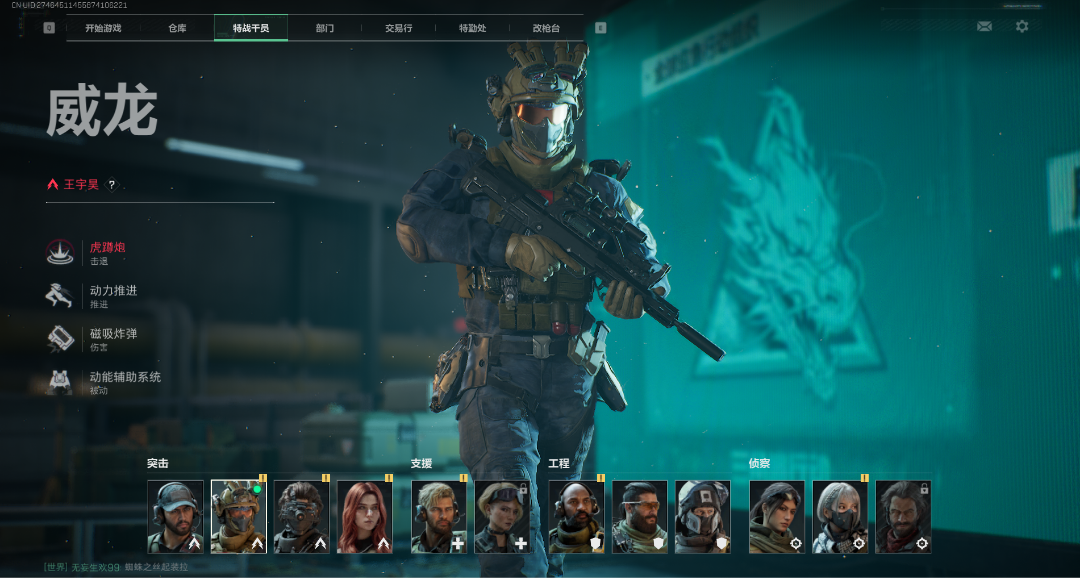Screen dimensions: 1080x578
Task: Click the question mark beside 王宇昊
Action: point(112,184)
